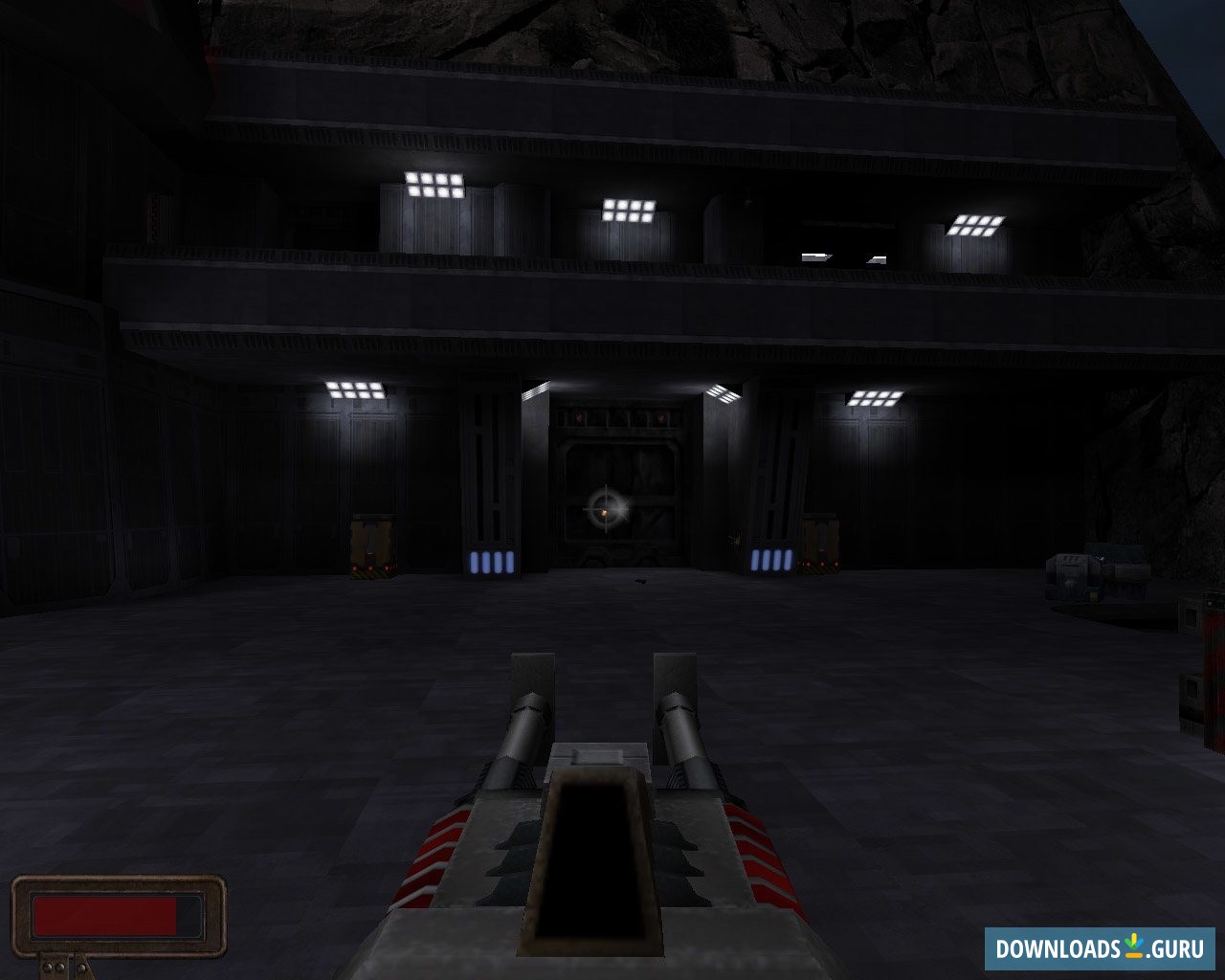1225x980 pixels.
Task: Toggle the left blue indicator light strip
Action: (493, 565)
